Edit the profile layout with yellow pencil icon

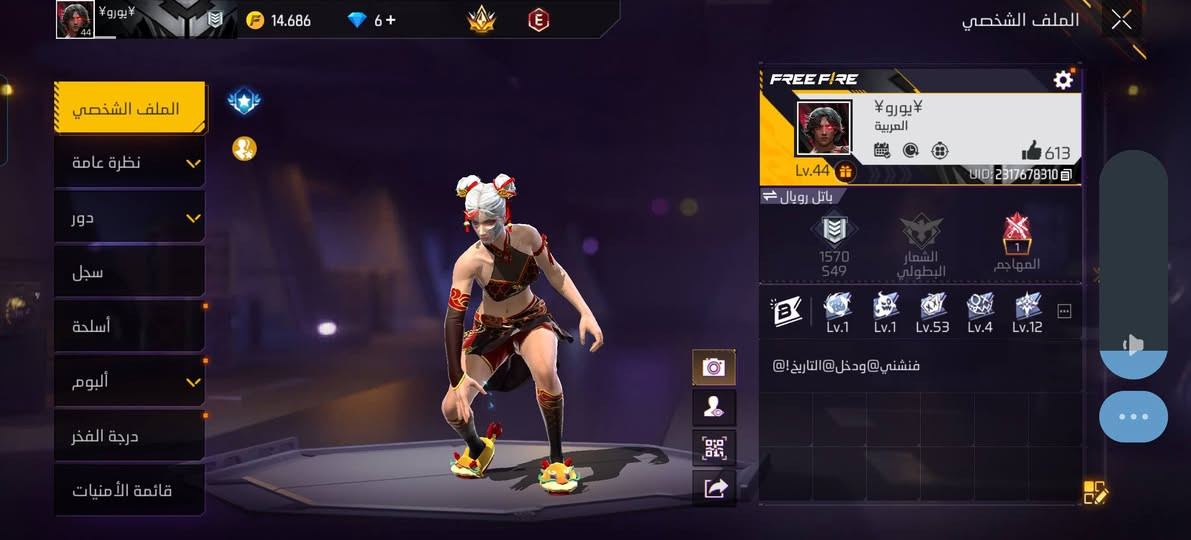(1095, 492)
